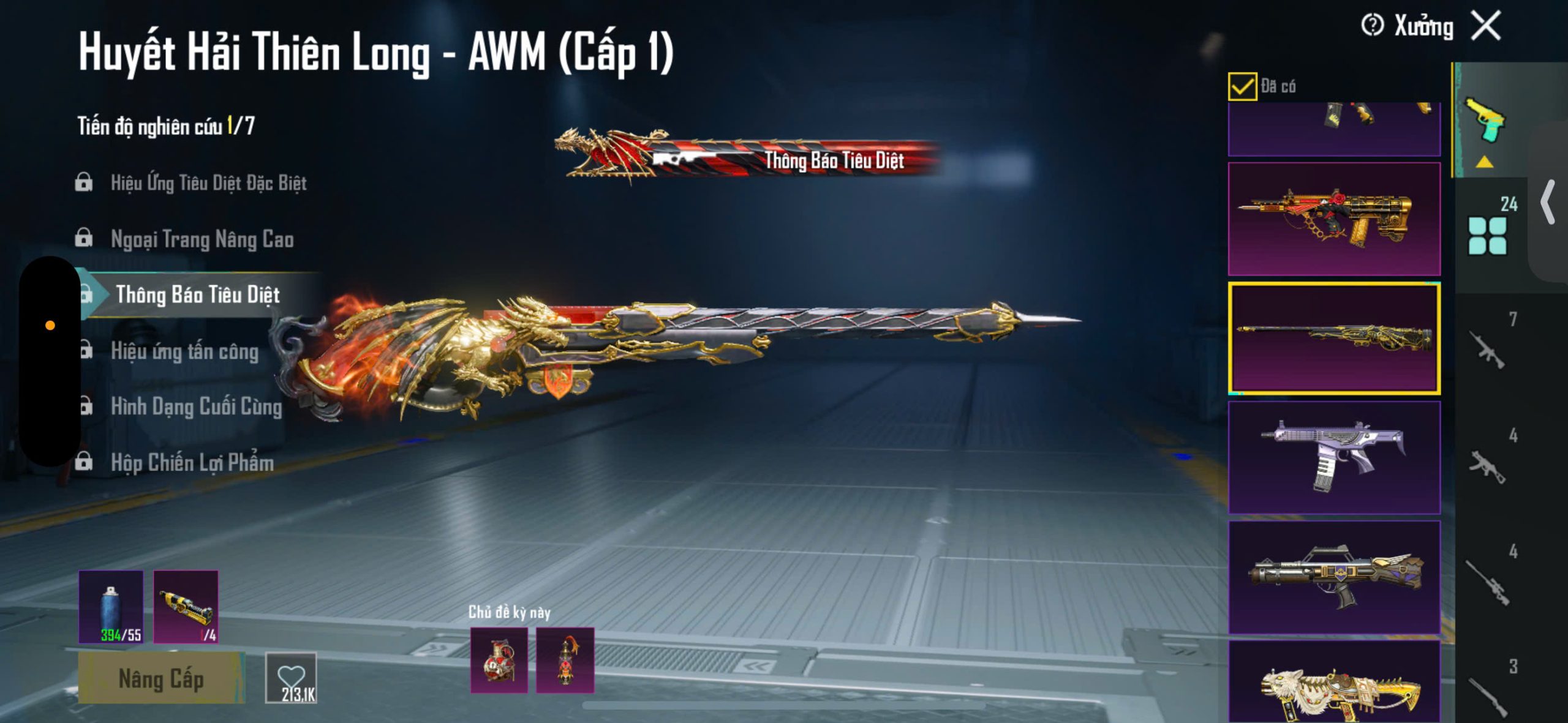
Task: Show Hiệu ứng tấn công upgrade
Action: click(x=184, y=351)
